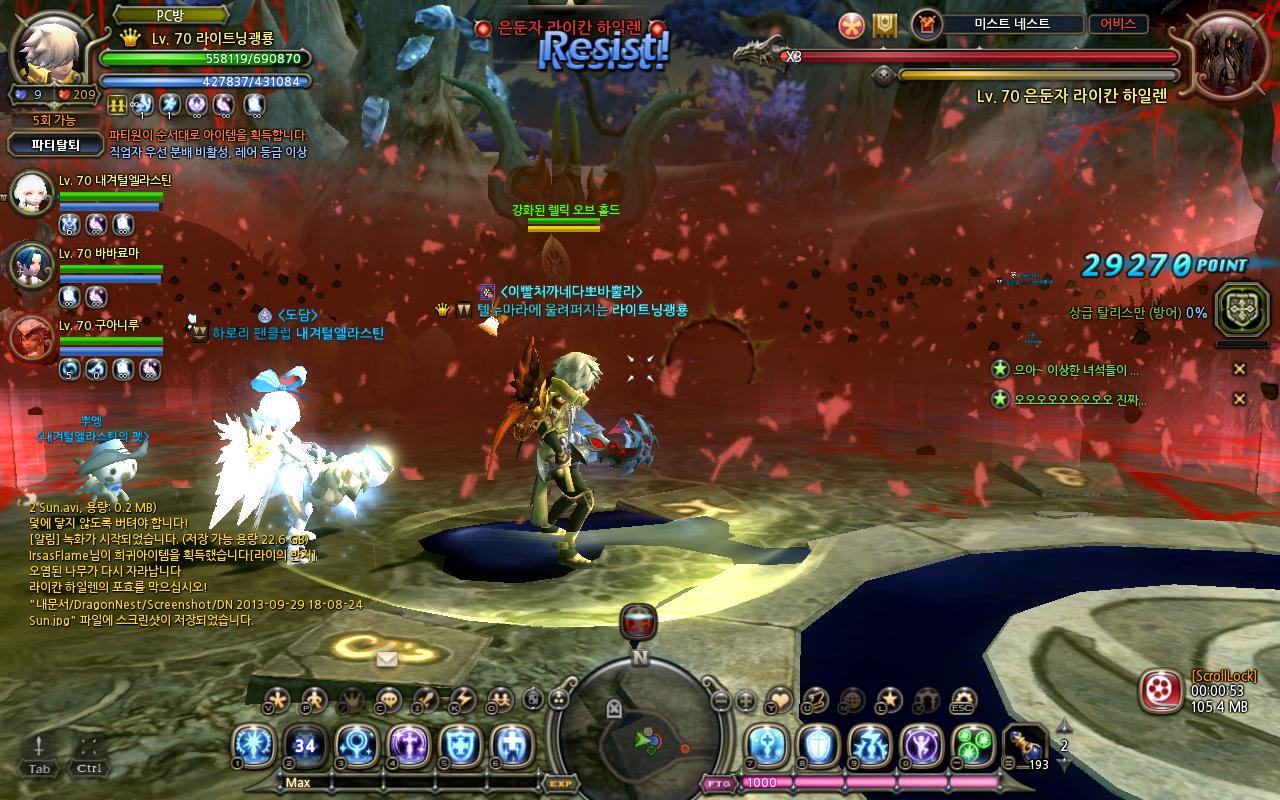
Task: Activate the skill showing 34 cooldown
Action: point(305,746)
